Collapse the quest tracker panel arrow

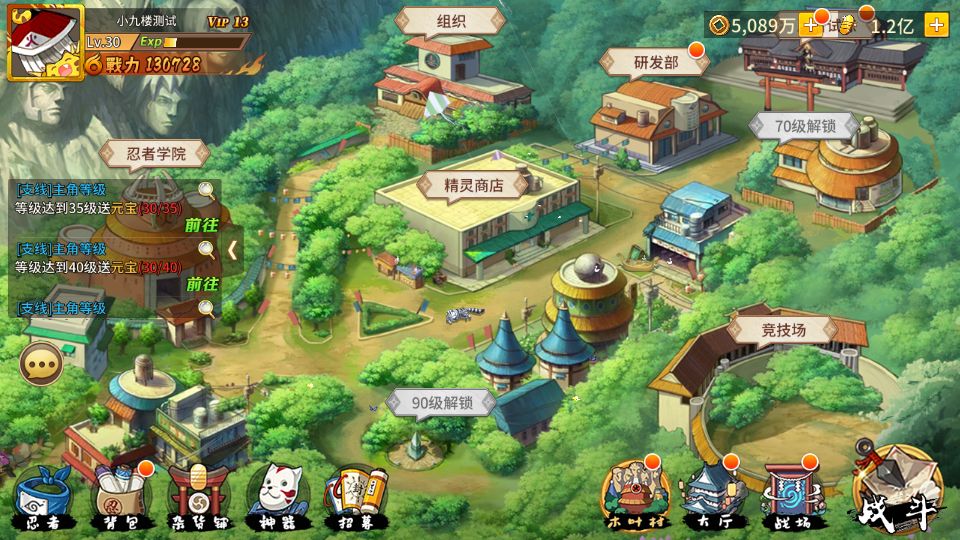(x=233, y=249)
